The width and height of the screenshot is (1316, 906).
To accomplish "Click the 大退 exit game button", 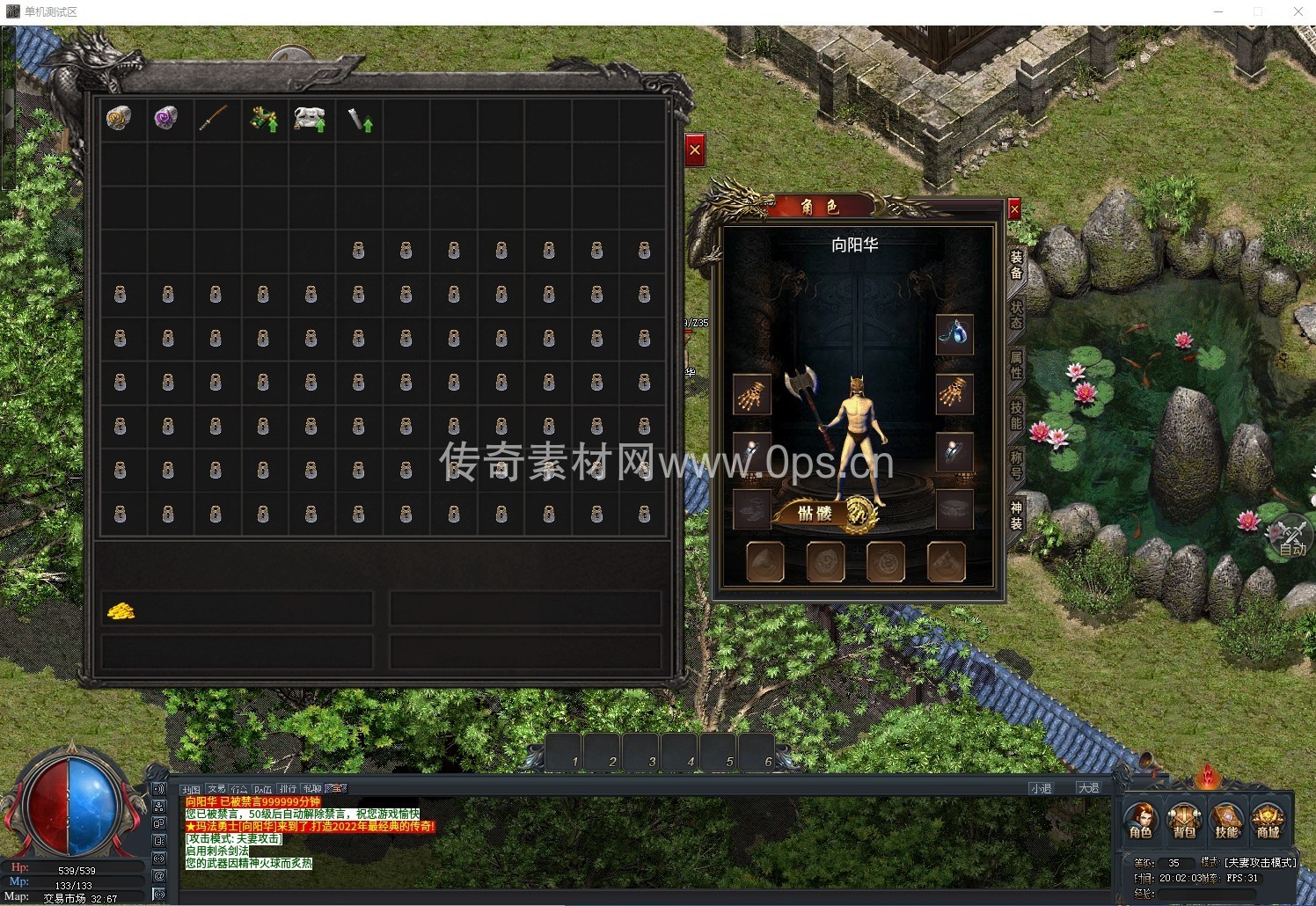I will 1088,788.
